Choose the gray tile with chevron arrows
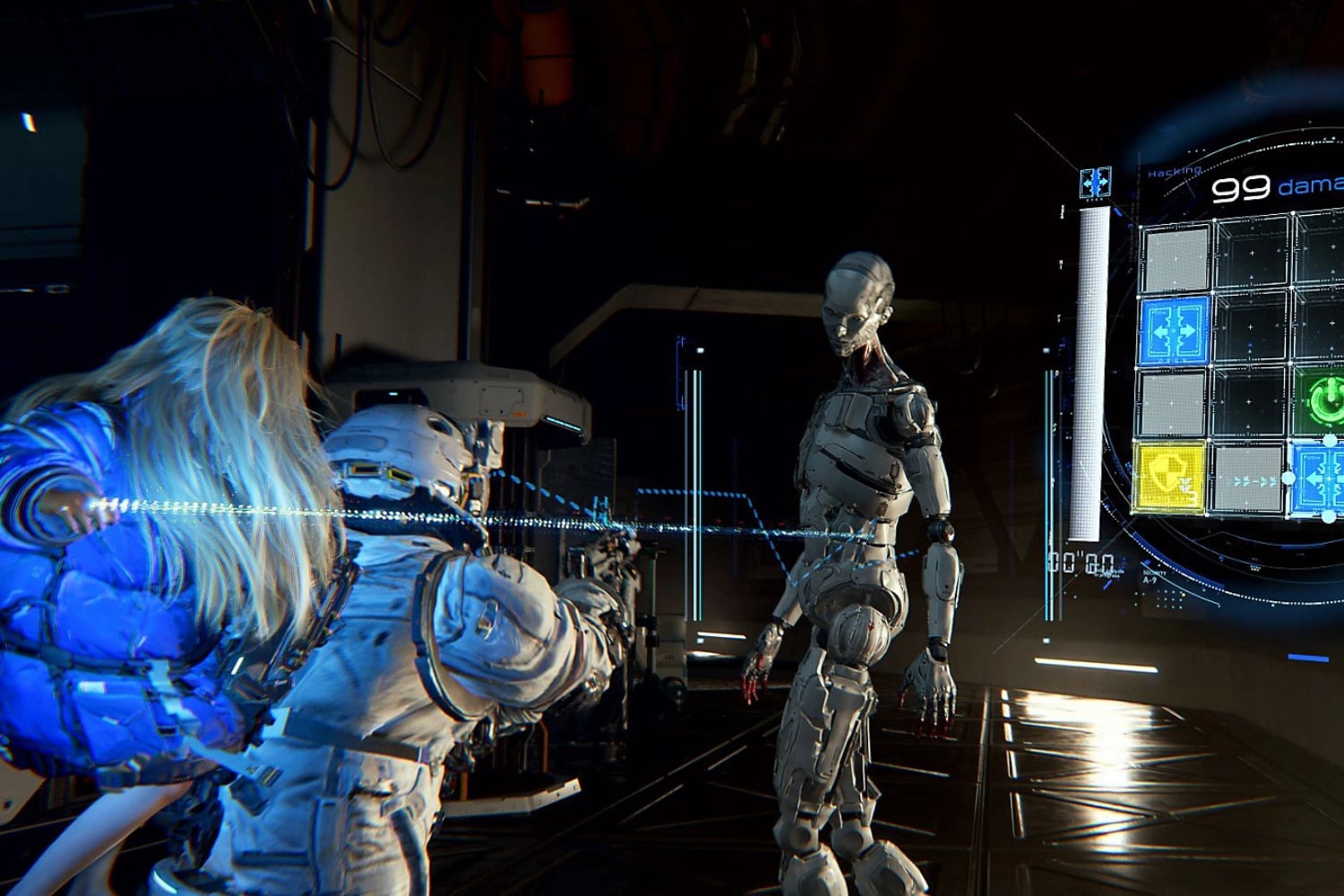Image resolution: width=1344 pixels, height=896 pixels. tap(1248, 480)
